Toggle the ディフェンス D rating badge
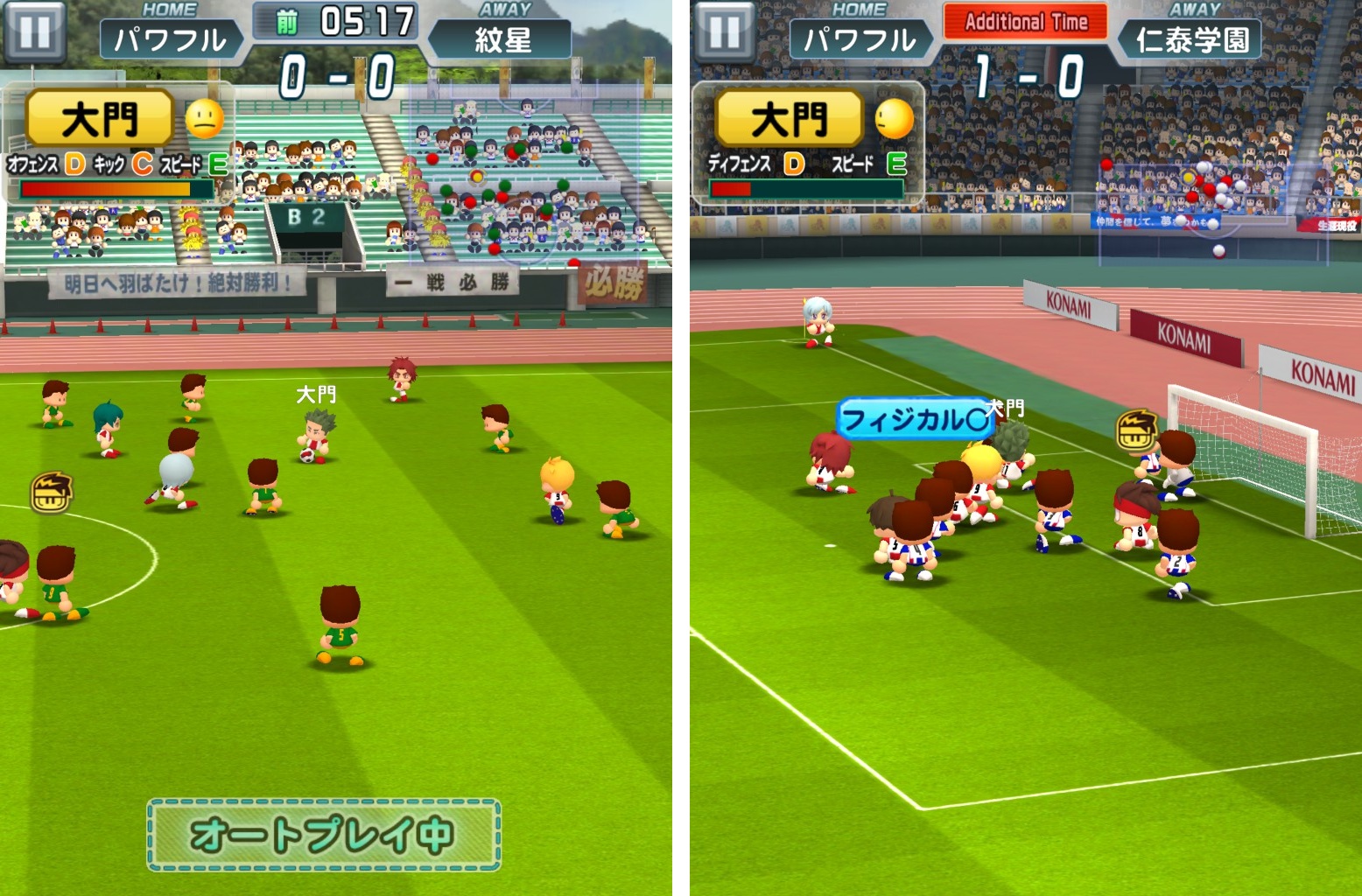The height and width of the screenshot is (896, 1362). pyautogui.click(x=792, y=163)
